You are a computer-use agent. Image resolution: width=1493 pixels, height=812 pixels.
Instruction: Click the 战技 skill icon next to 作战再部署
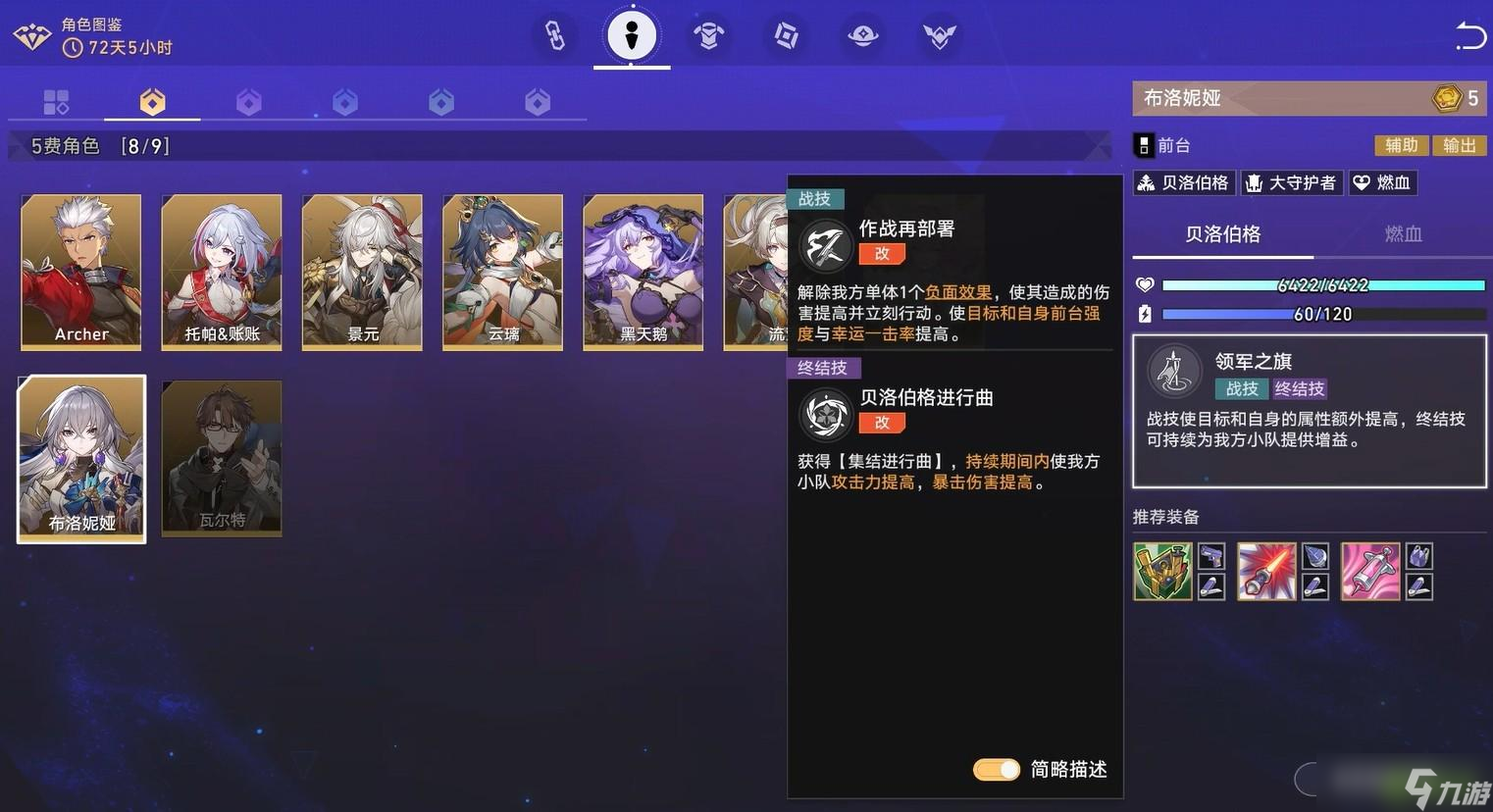pyautogui.click(x=825, y=245)
